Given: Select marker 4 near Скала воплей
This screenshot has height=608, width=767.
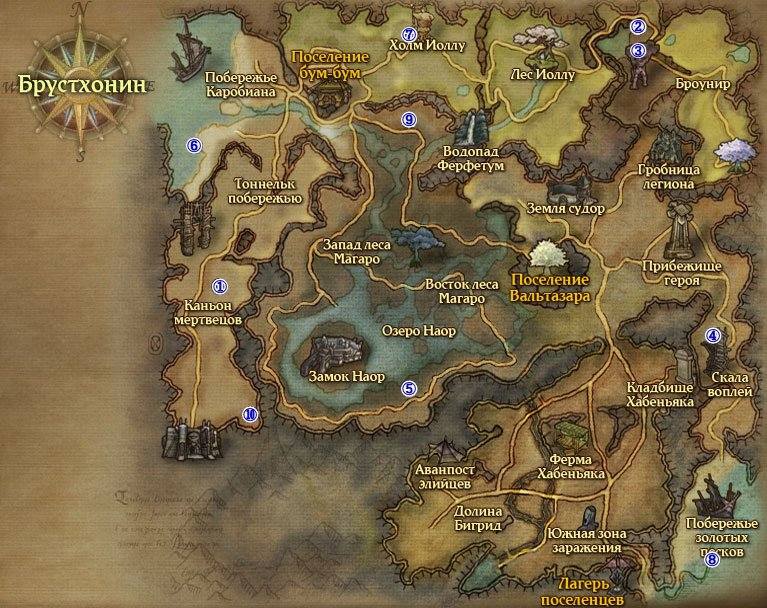Looking at the screenshot, I should coord(713,336).
